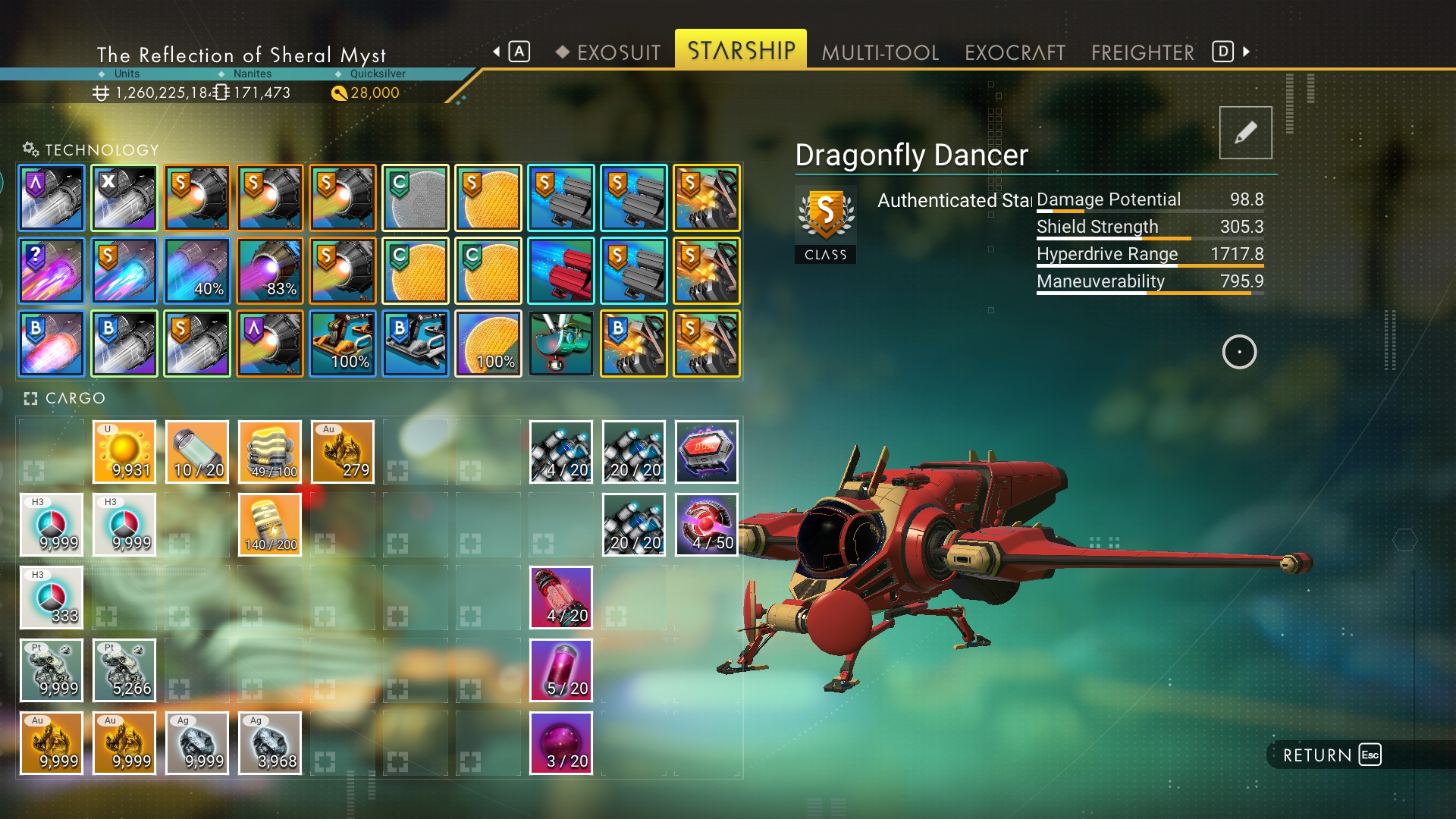
Task: Choose the silver stack of 3,968
Action: tap(270, 743)
